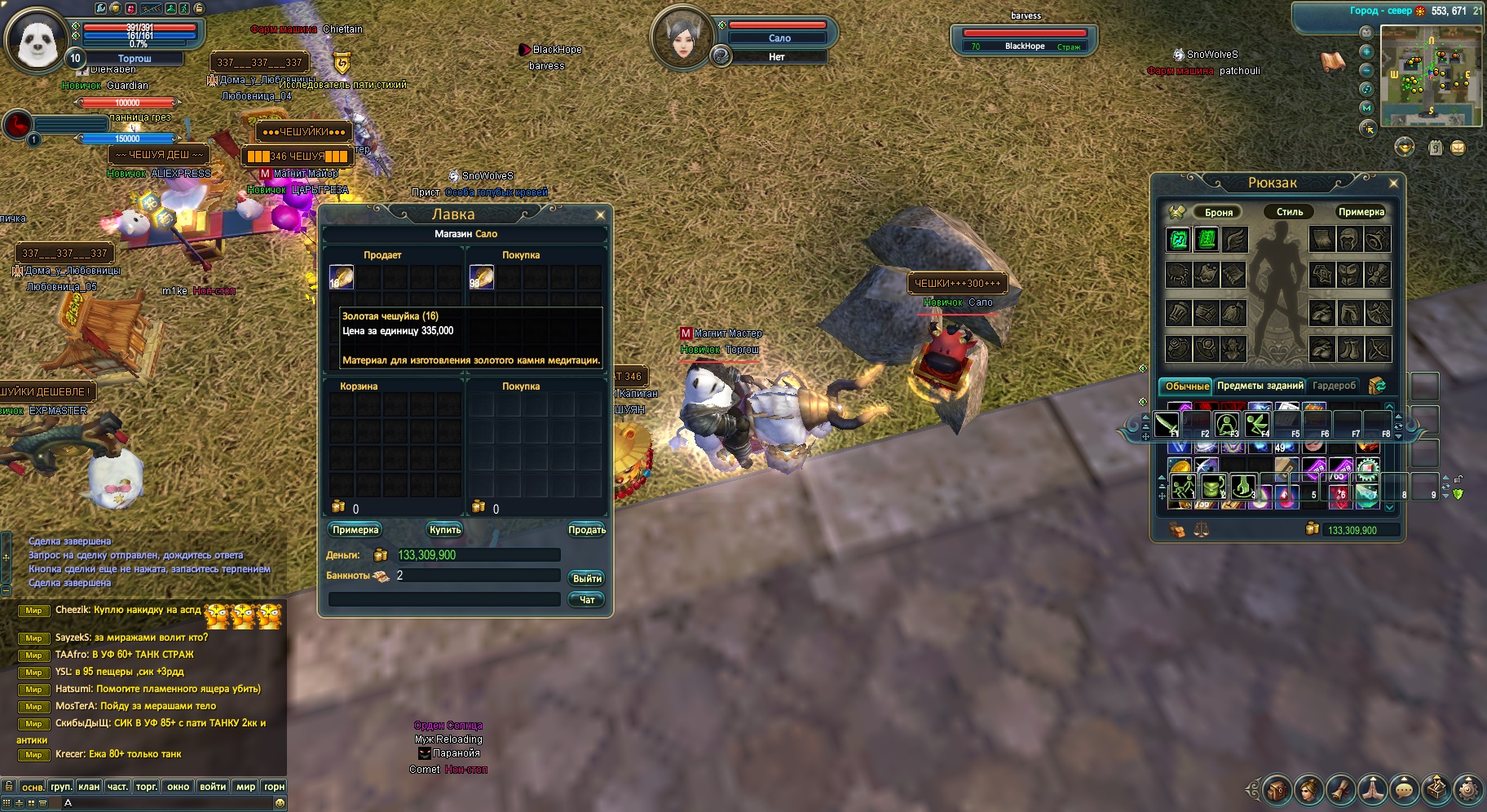Select the golden scale in the Продает grid

tap(341, 277)
